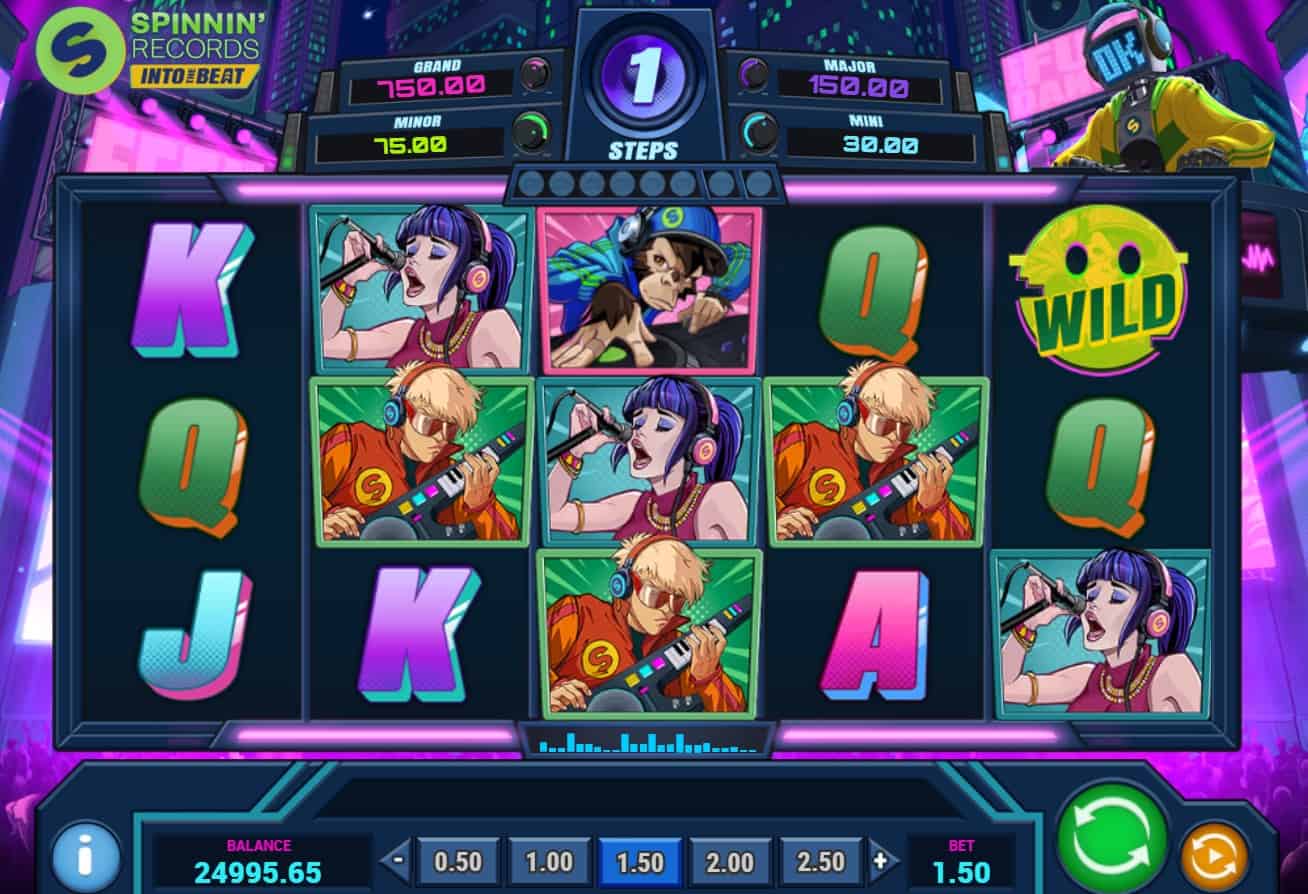Open the orange autoplay button
The height and width of the screenshot is (894, 1308).
point(1214,857)
